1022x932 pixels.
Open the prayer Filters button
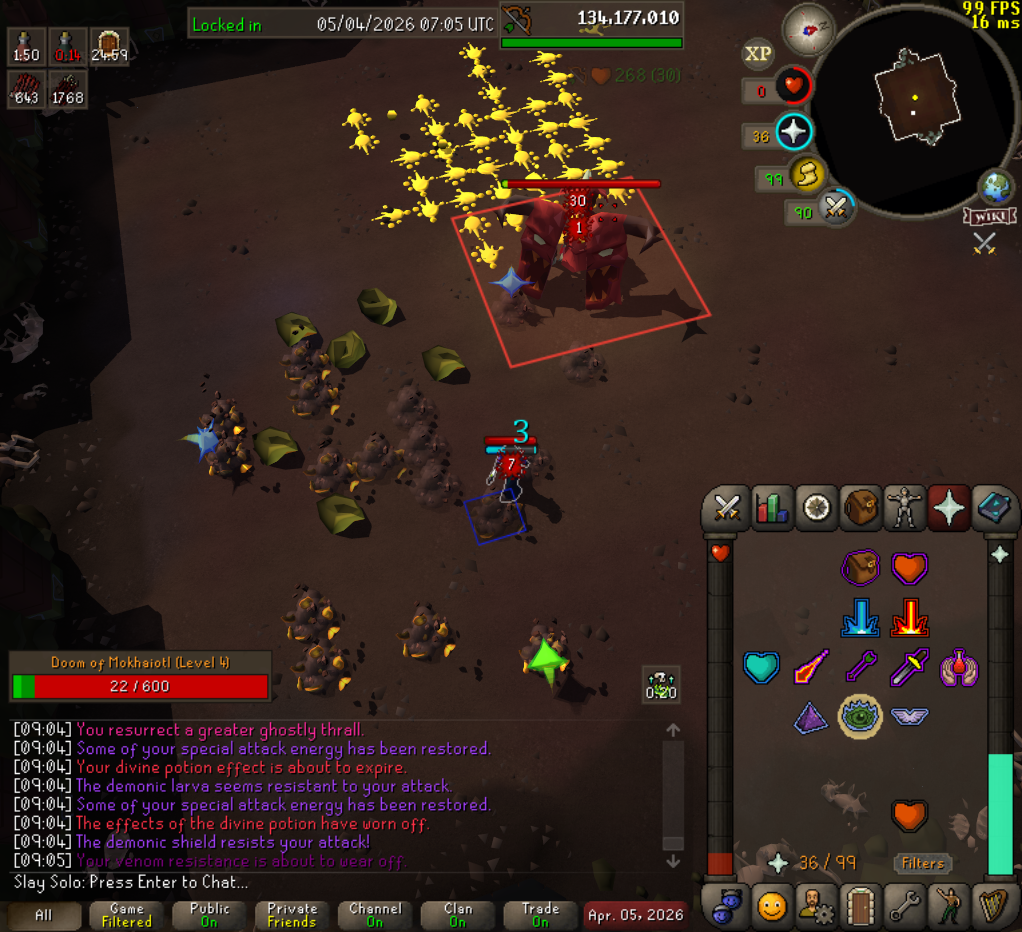pyautogui.click(x=922, y=863)
